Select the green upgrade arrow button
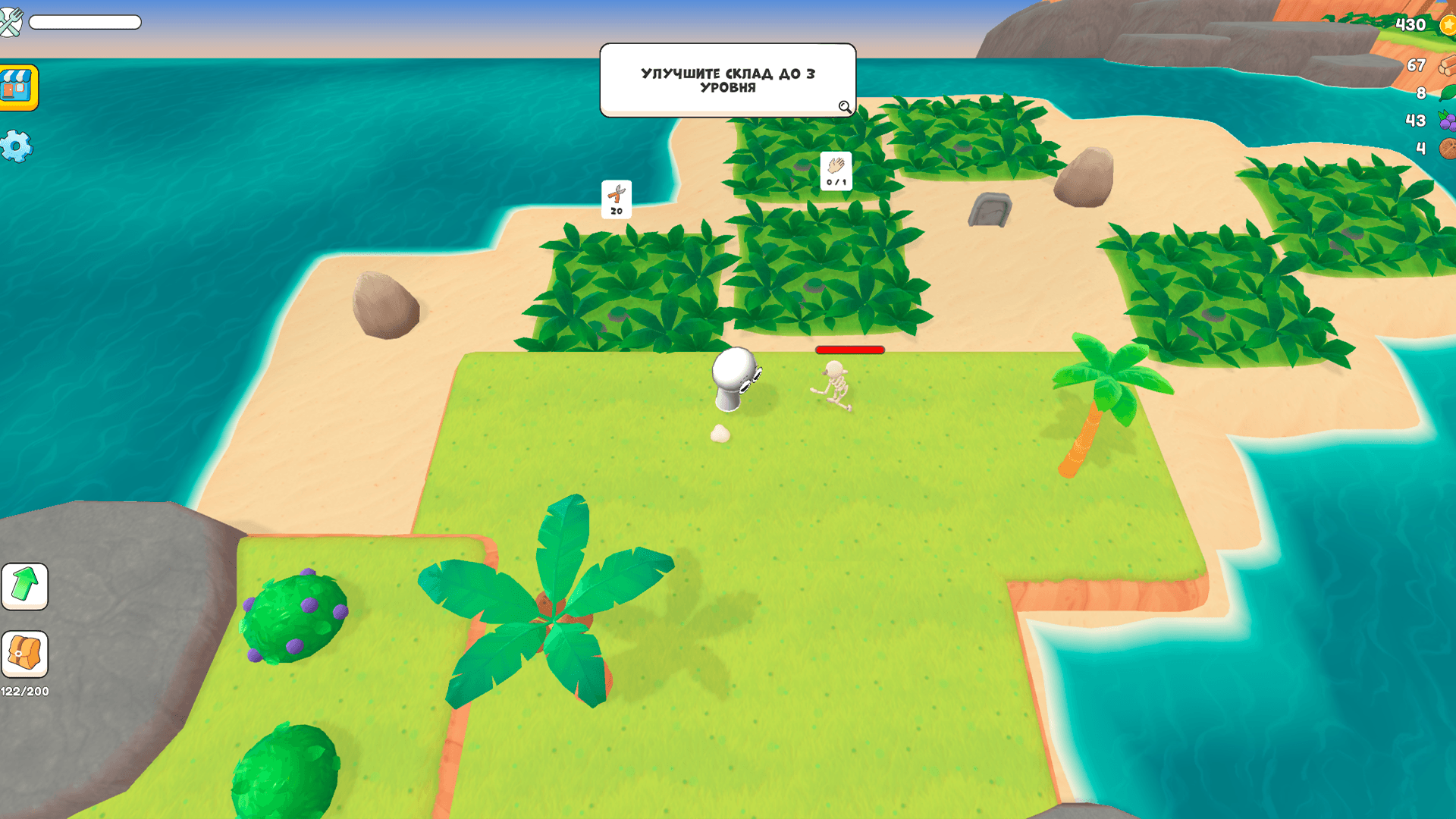1456x819 pixels. 25,586
